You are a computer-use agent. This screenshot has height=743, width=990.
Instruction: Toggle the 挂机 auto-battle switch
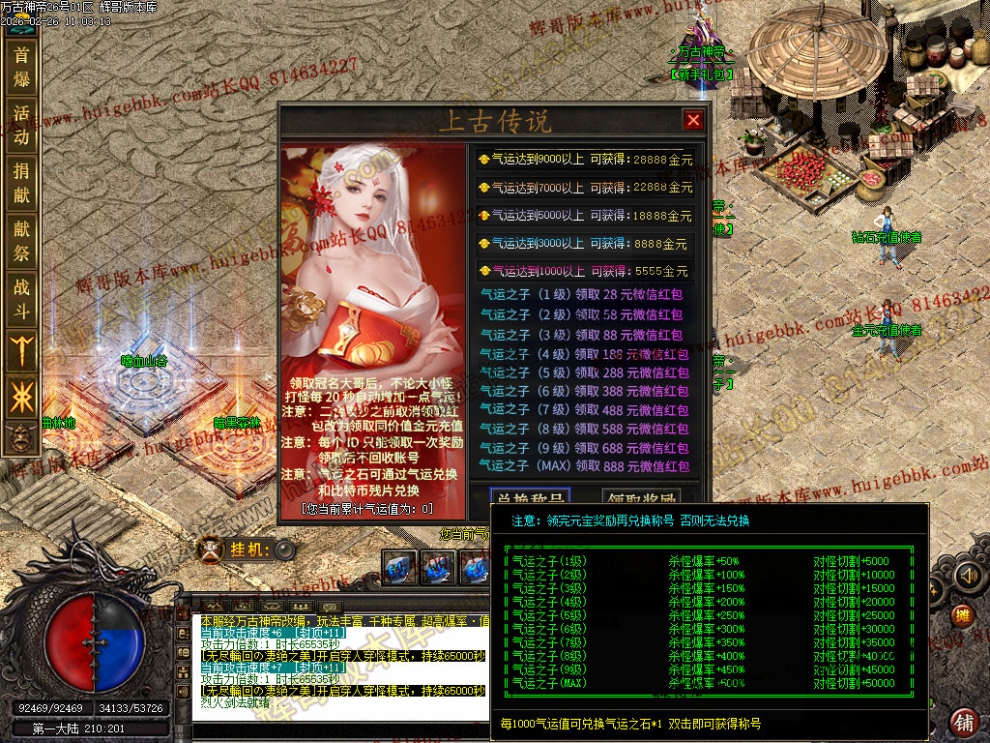pos(286,549)
